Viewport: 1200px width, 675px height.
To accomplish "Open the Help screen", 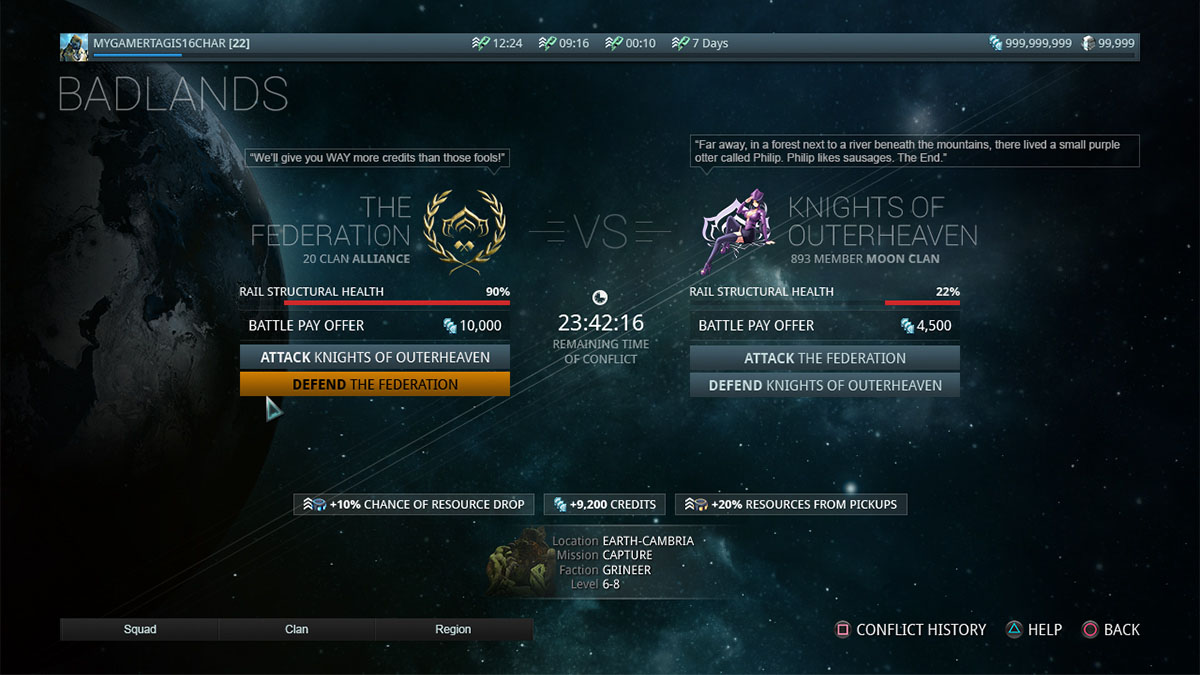I will point(1034,629).
